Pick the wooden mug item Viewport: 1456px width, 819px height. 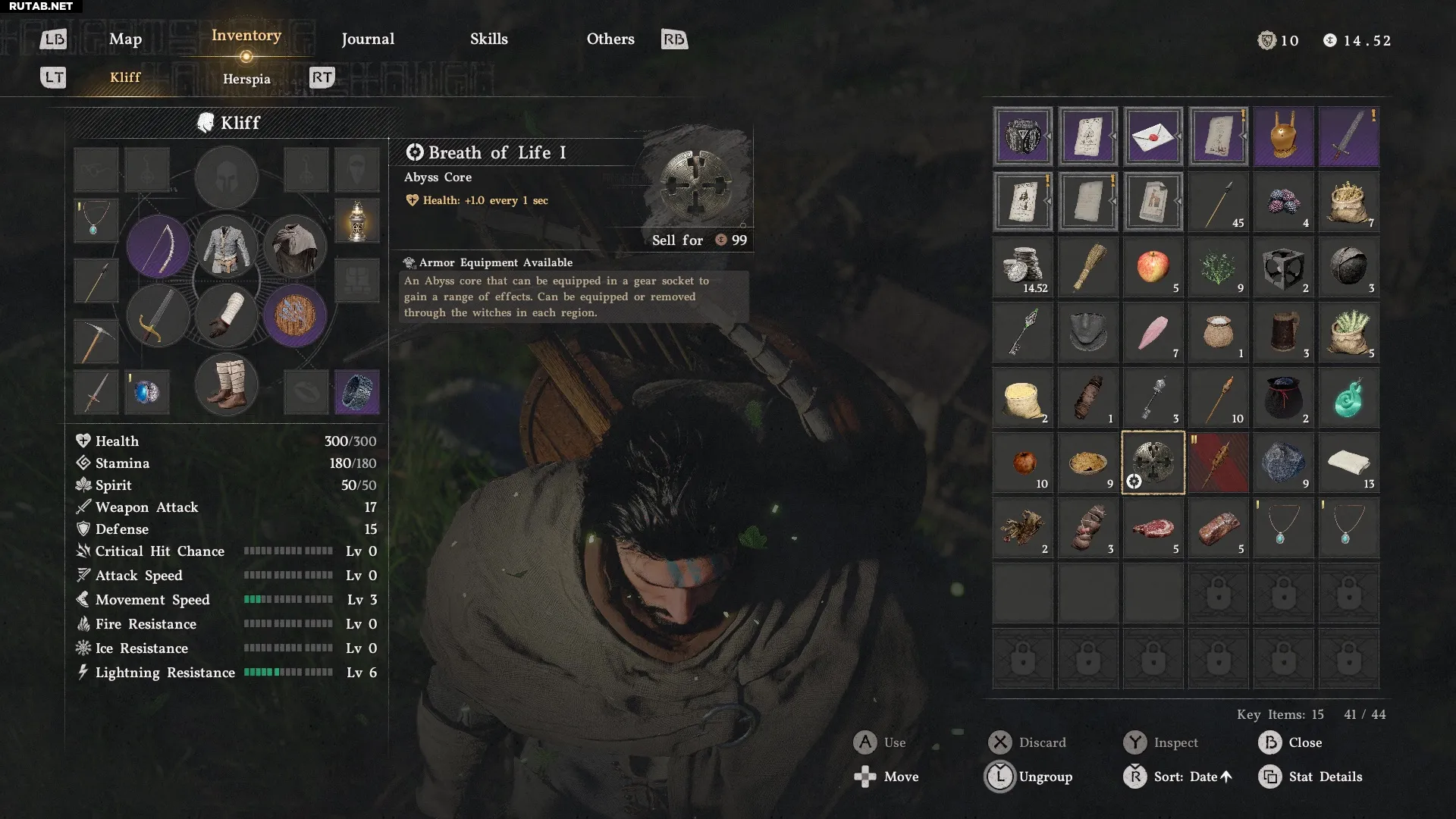pyautogui.click(x=1283, y=332)
